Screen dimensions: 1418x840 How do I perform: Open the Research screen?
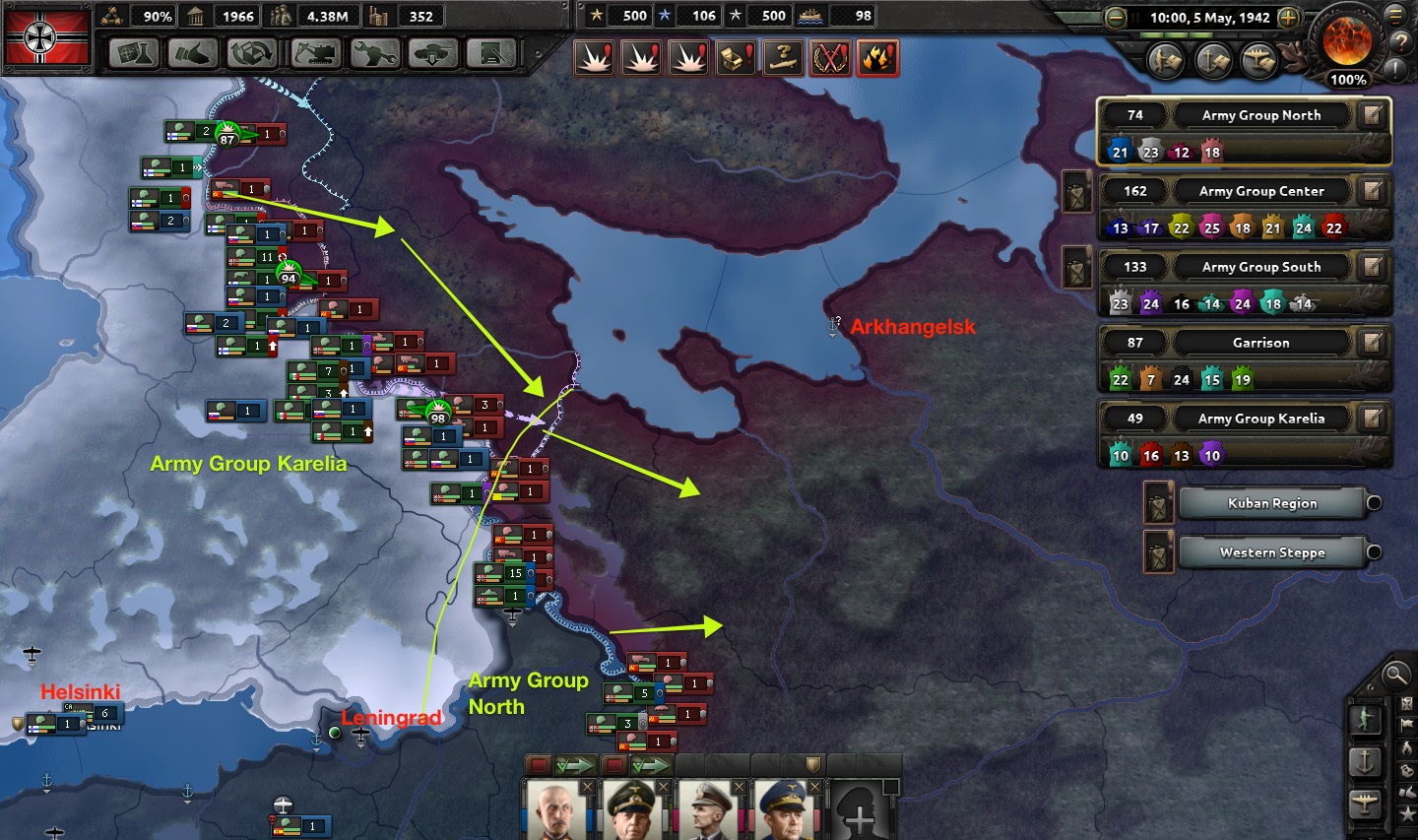134,53
